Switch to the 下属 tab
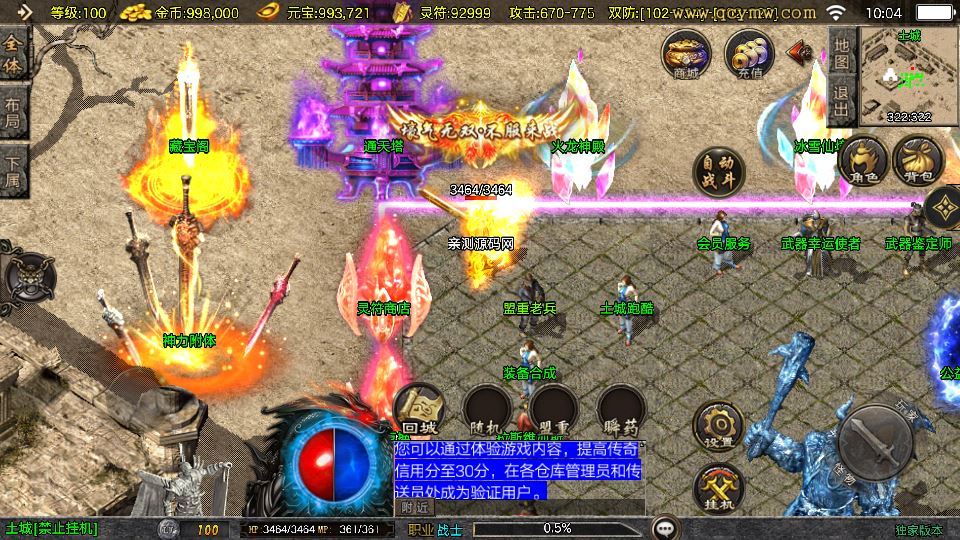The width and height of the screenshot is (960, 540). 14,169
